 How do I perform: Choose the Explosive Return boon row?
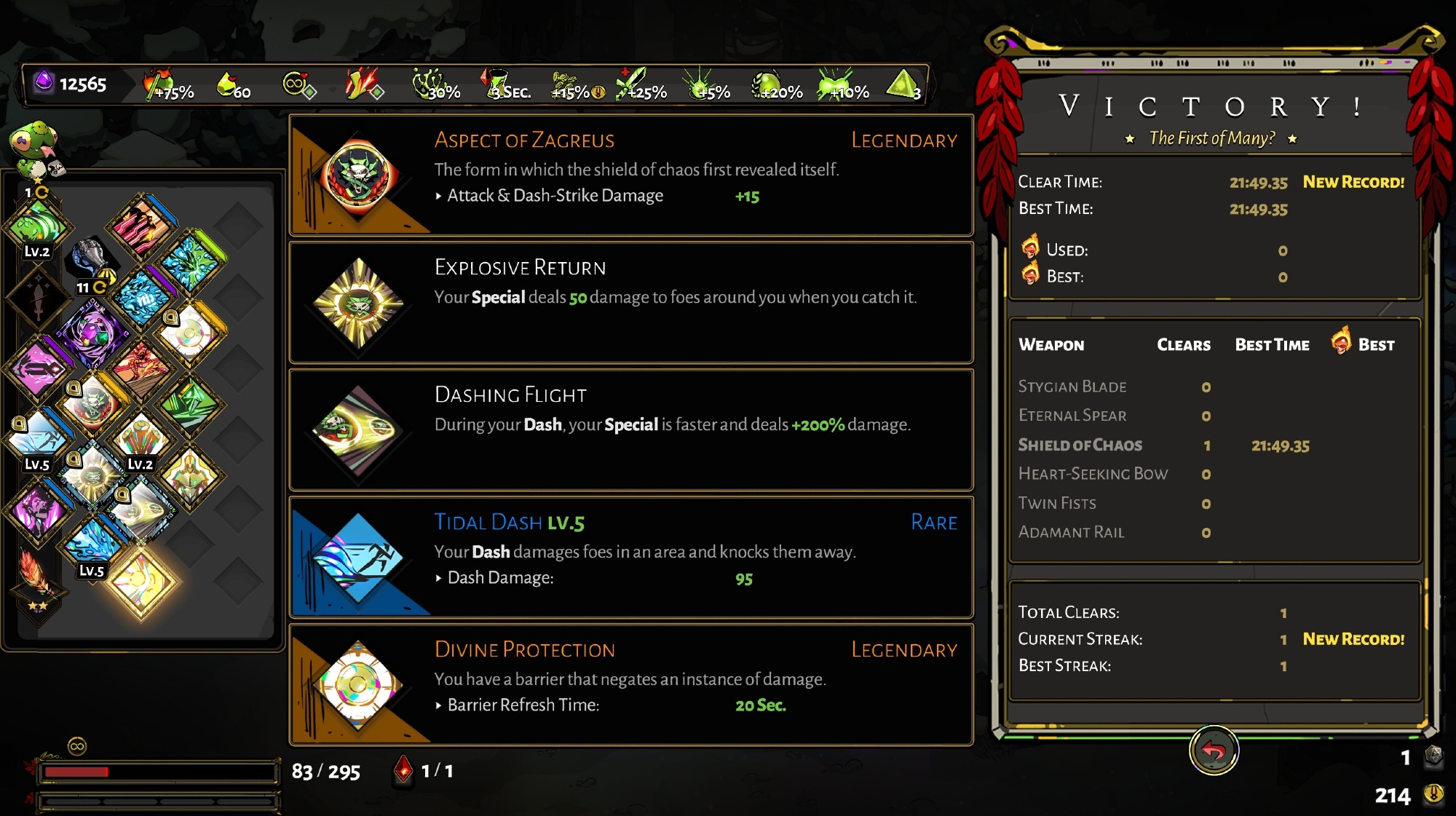(631, 302)
